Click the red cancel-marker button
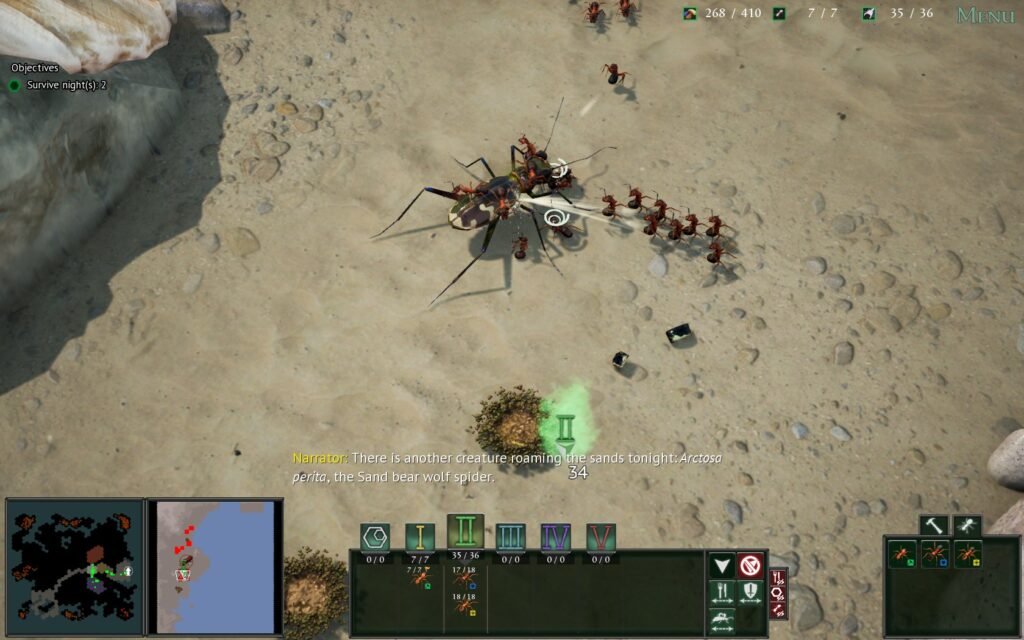Screen dimensions: 1024x640 click(x=750, y=566)
